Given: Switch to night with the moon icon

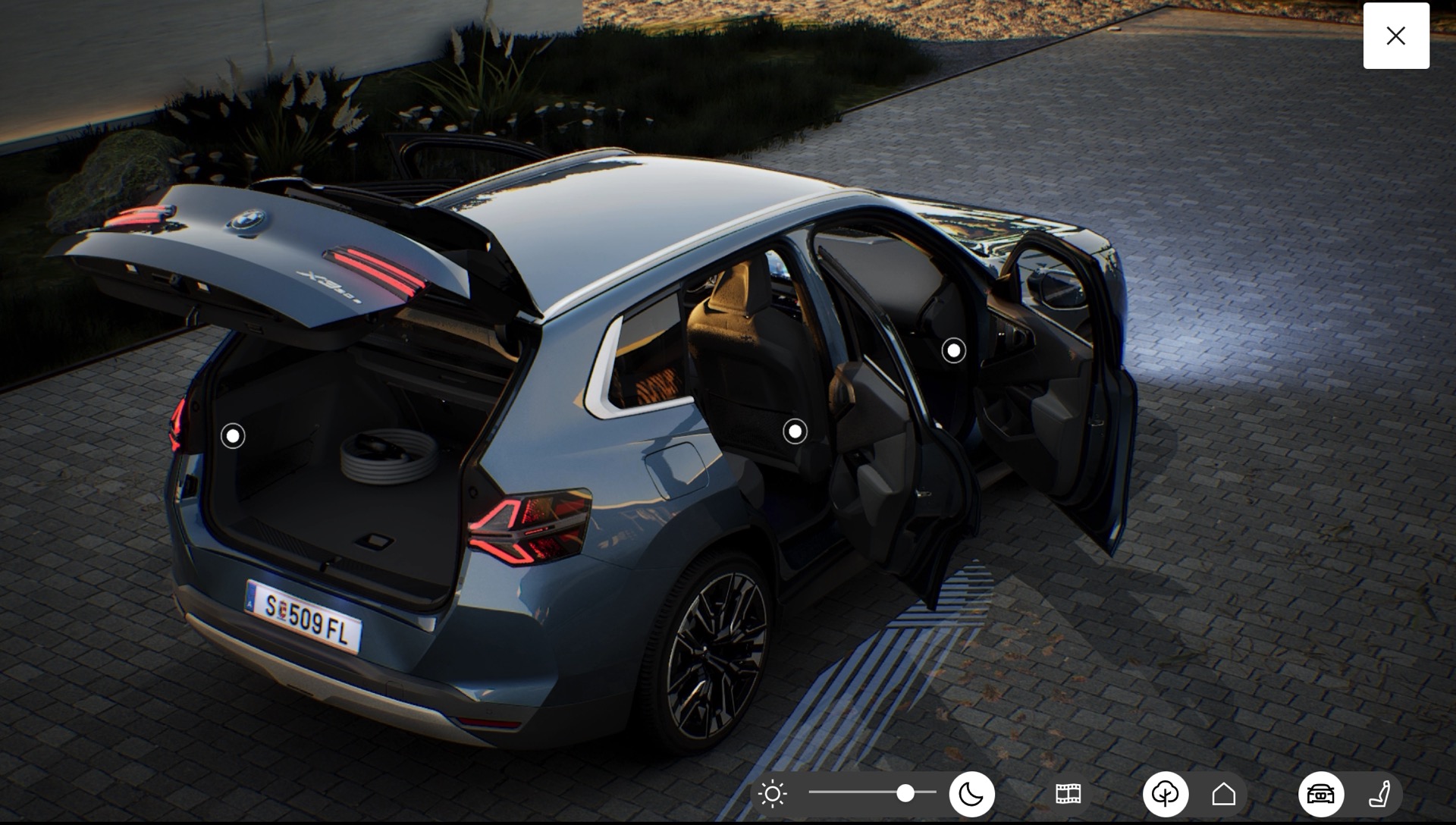Looking at the screenshot, I should pos(971,794).
